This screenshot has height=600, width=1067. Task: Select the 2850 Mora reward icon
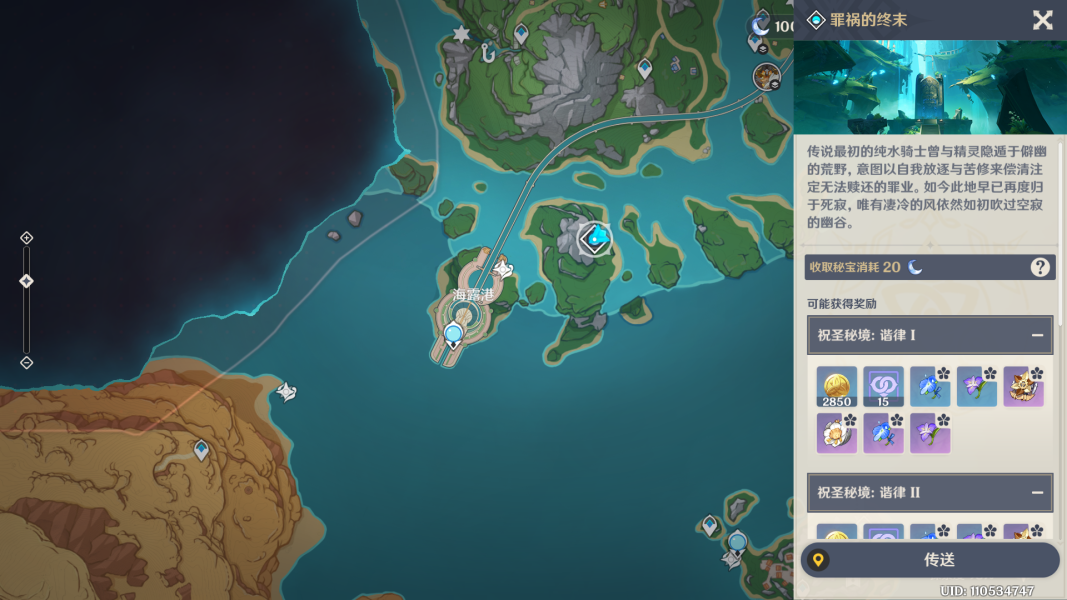click(x=836, y=386)
